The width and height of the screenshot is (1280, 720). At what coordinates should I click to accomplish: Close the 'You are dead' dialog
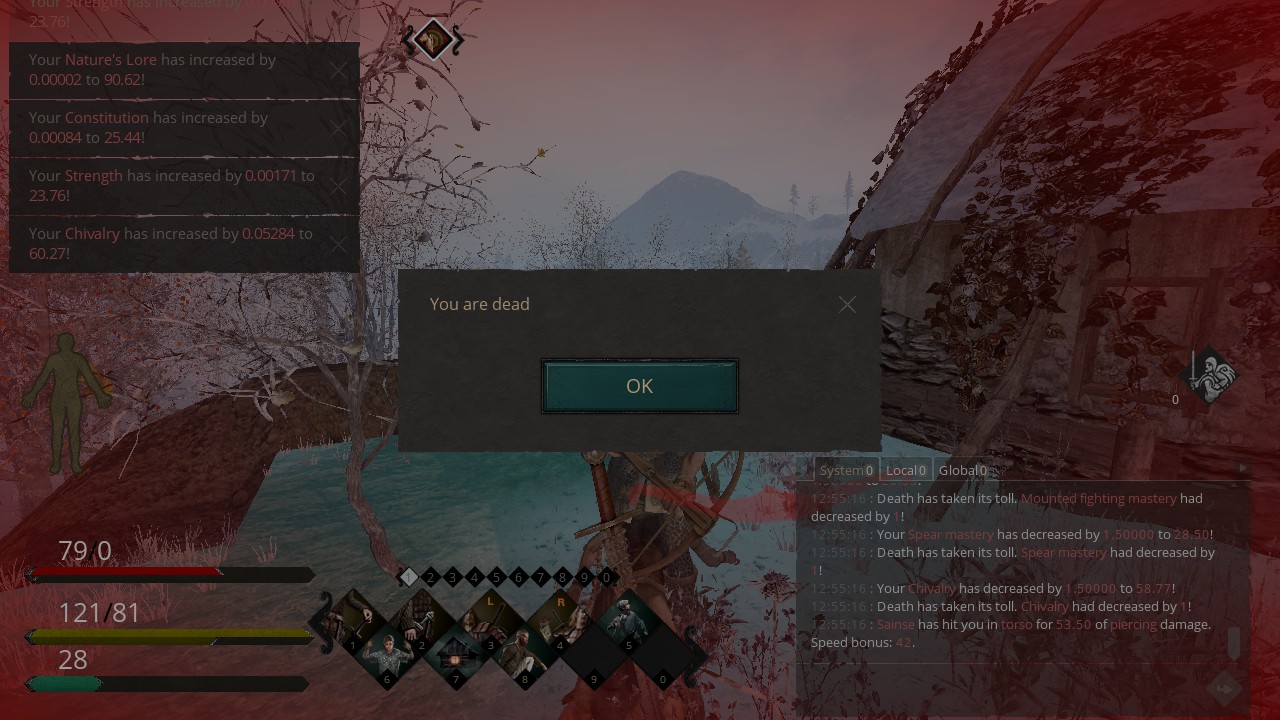(847, 304)
